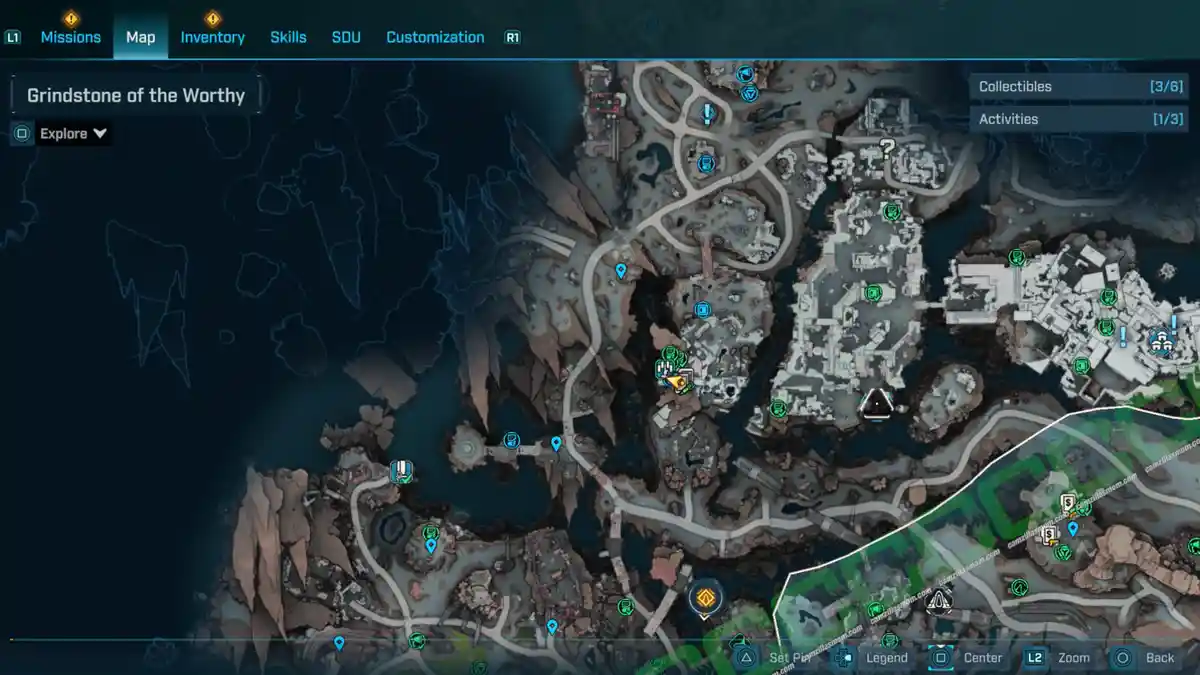Click the Zoom map option
Screen dimensions: 1200x675
pyautogui.click(x=1072, y=657)
